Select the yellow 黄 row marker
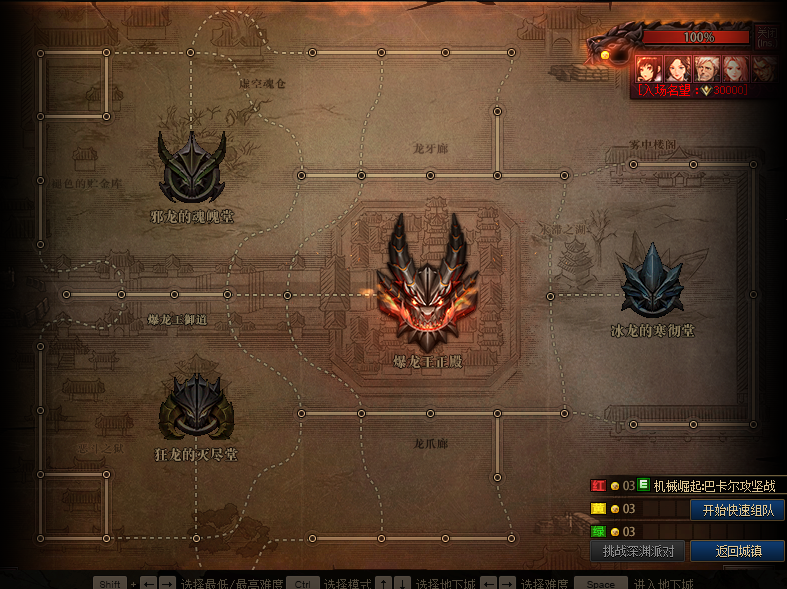Image resolution: width=787 pixels, height=589 pixels. coord(598,509)
